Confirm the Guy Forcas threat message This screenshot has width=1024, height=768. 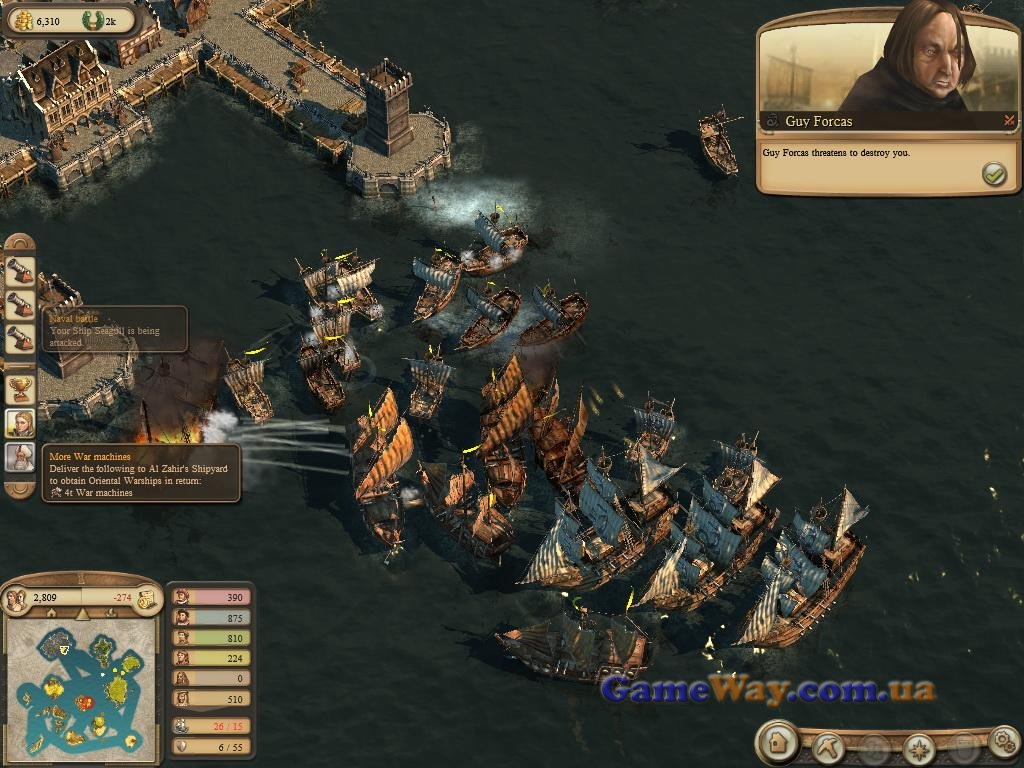click(x=993, y=175)
